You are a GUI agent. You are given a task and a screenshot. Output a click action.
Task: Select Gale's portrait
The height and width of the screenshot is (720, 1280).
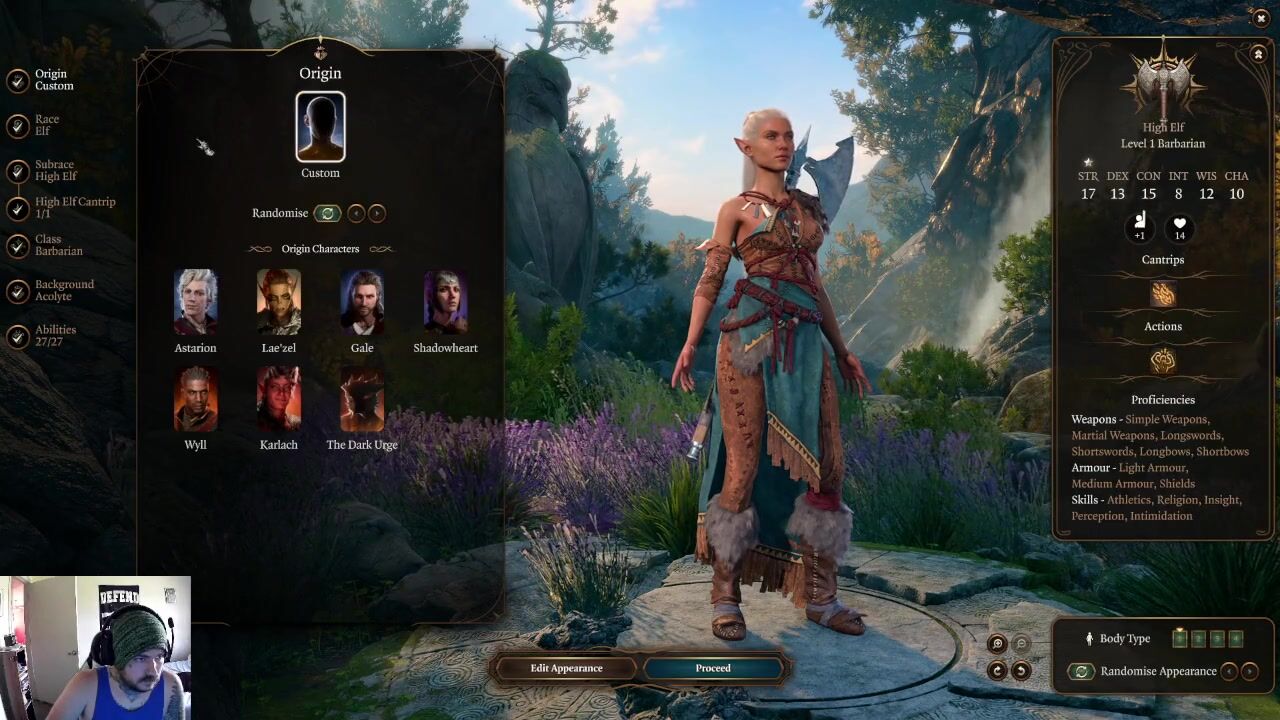coord(362,301)
